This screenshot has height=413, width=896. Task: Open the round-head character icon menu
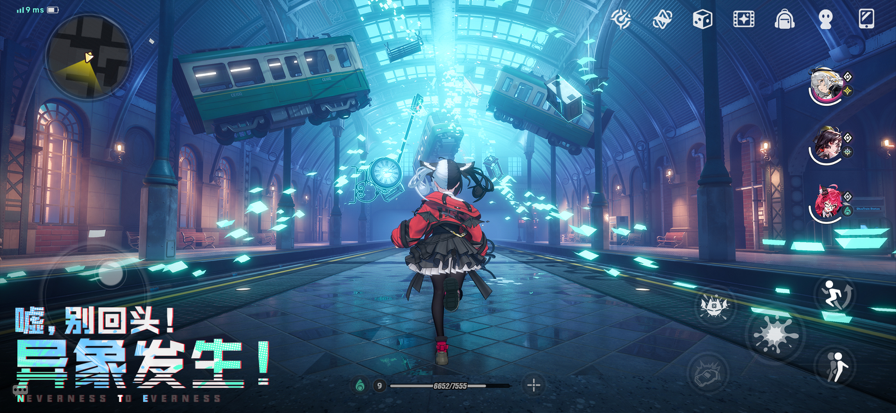tap(826, 19)
